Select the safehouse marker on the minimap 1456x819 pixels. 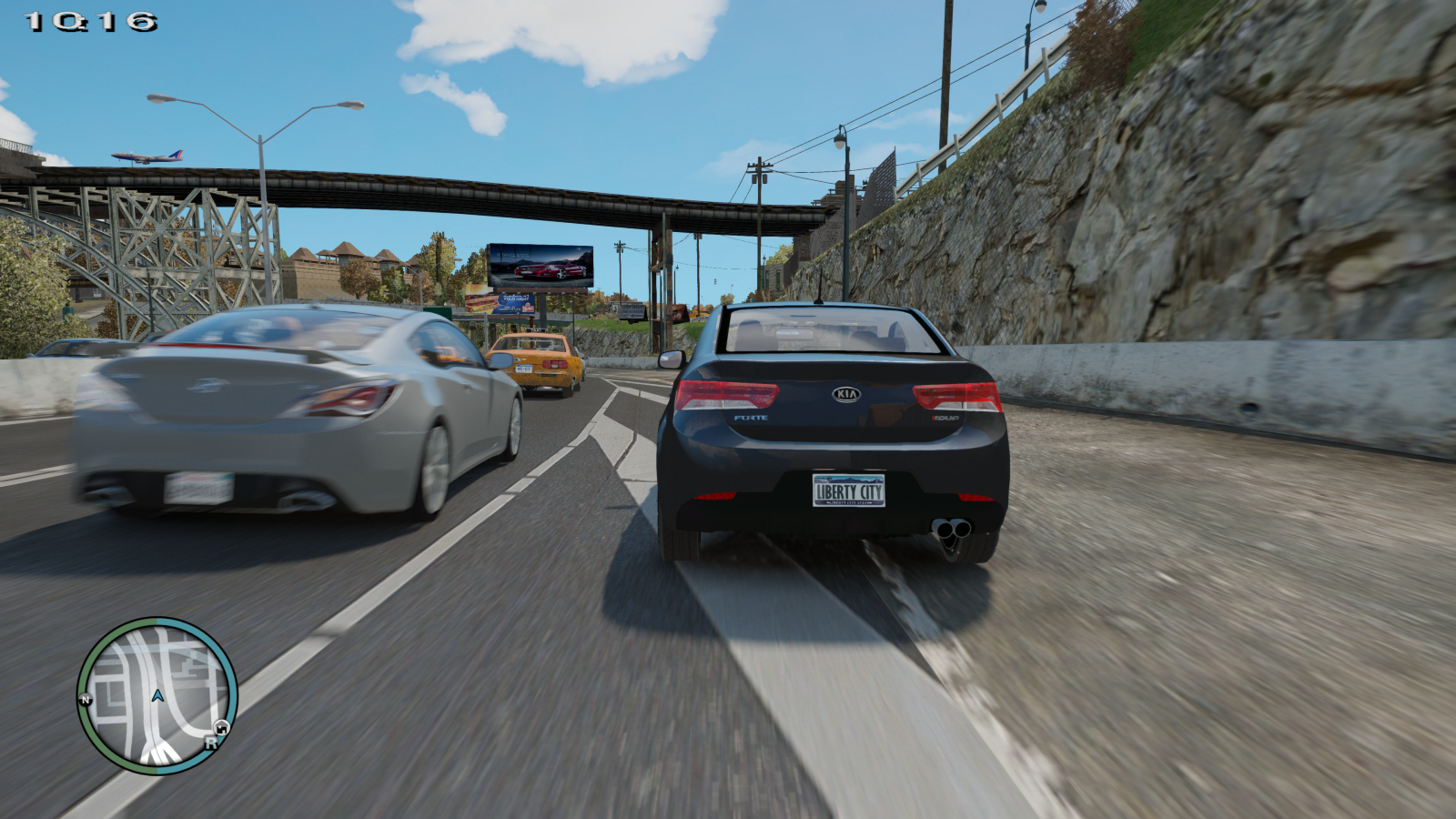click(x=221, y=727)
